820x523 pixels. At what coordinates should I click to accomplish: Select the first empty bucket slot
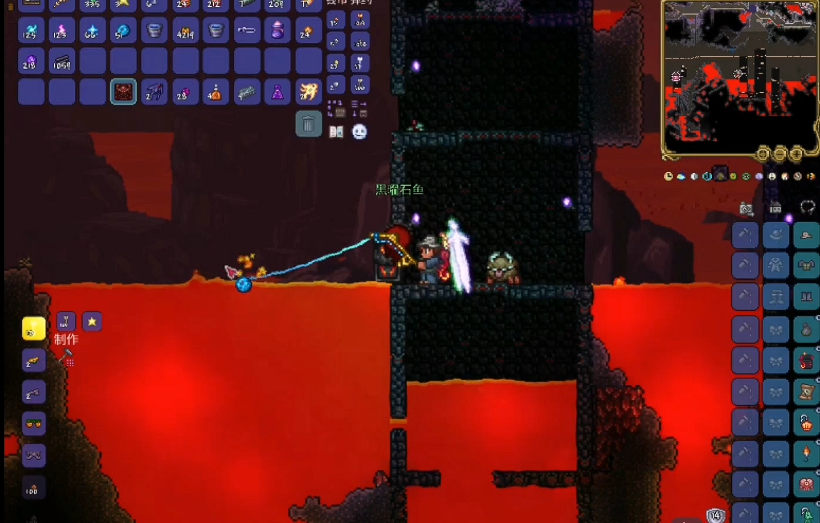tap(154, 30)
